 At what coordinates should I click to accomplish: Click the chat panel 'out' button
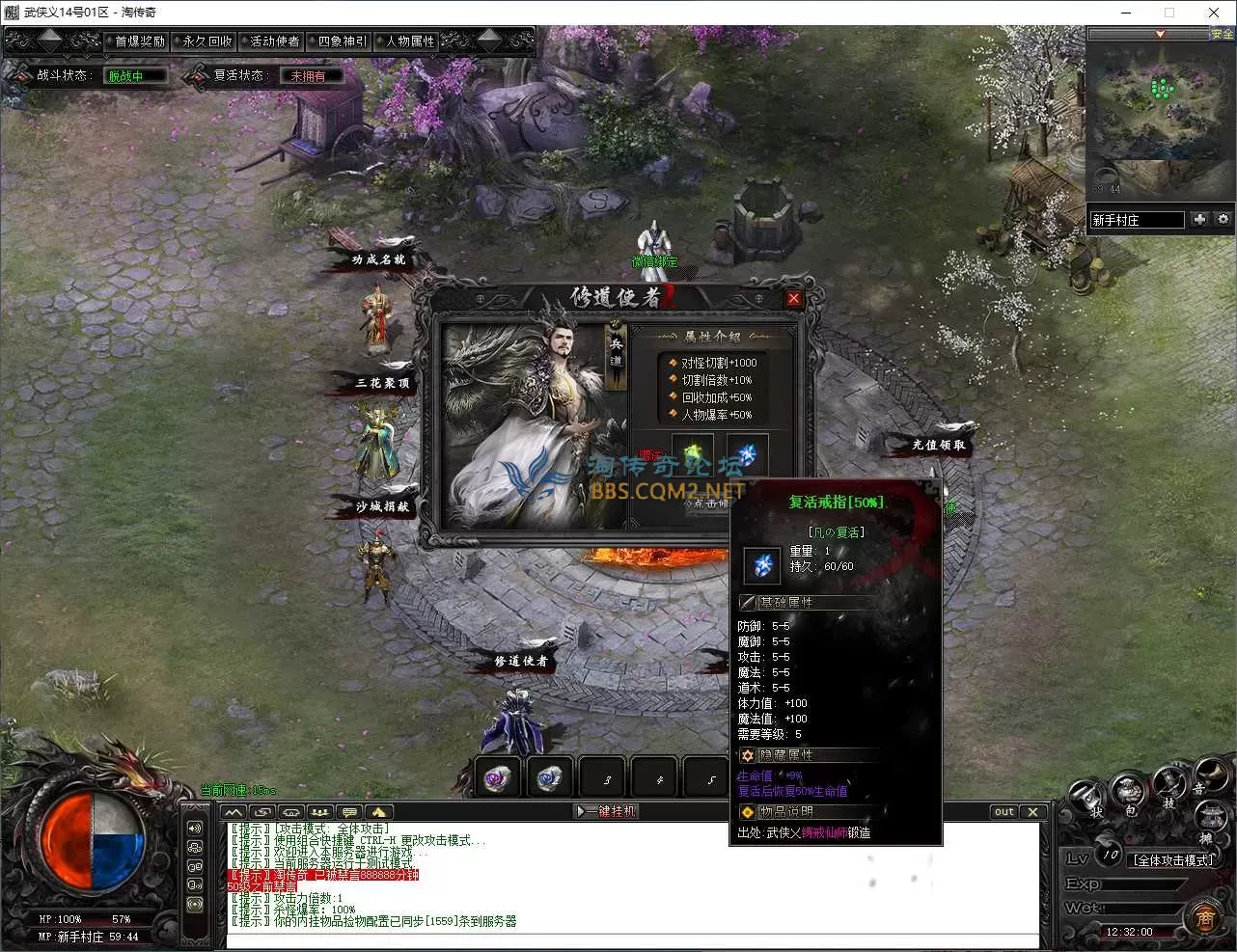point(1004,811)
